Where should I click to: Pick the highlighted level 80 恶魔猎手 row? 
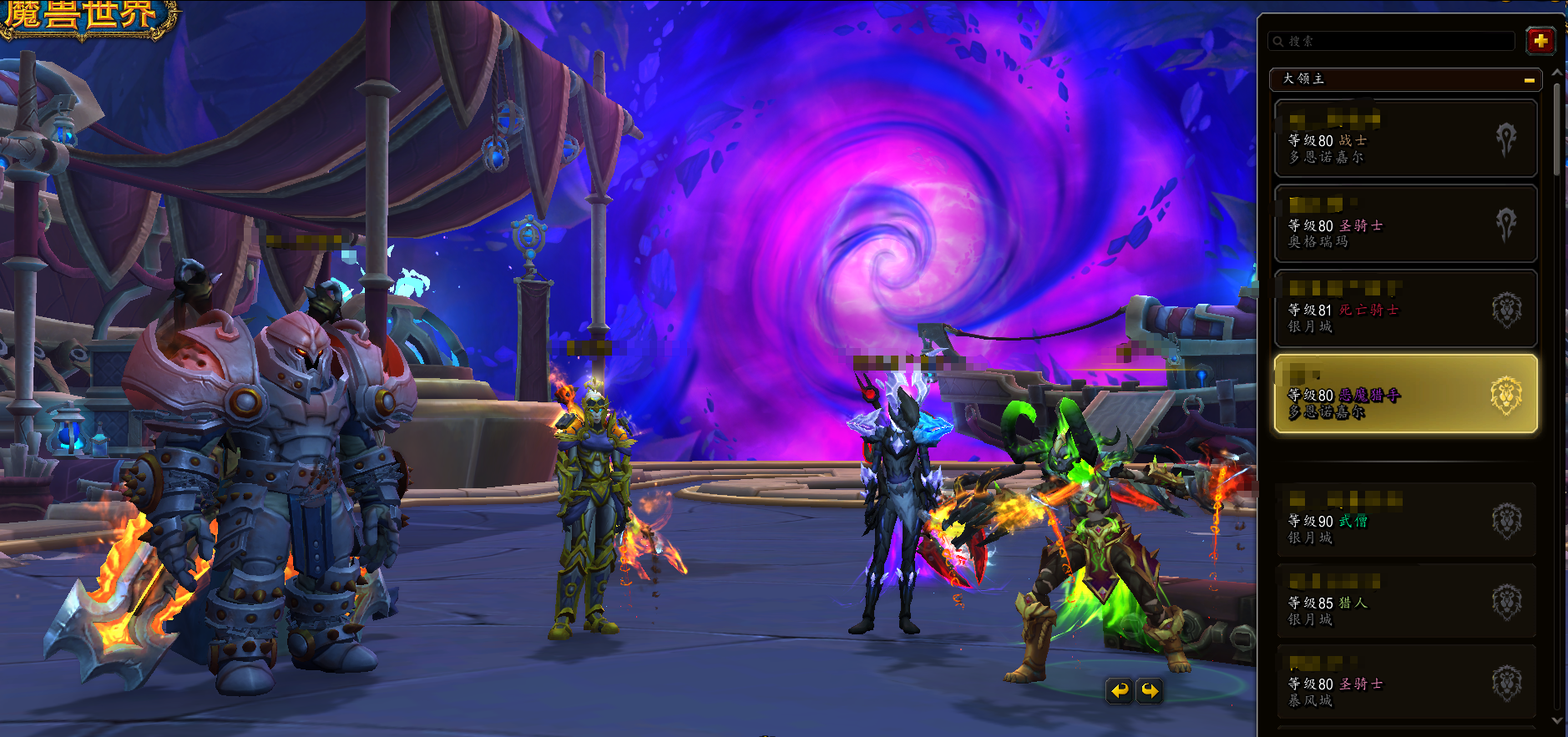pyautogui.click(x=1405, y=394)
